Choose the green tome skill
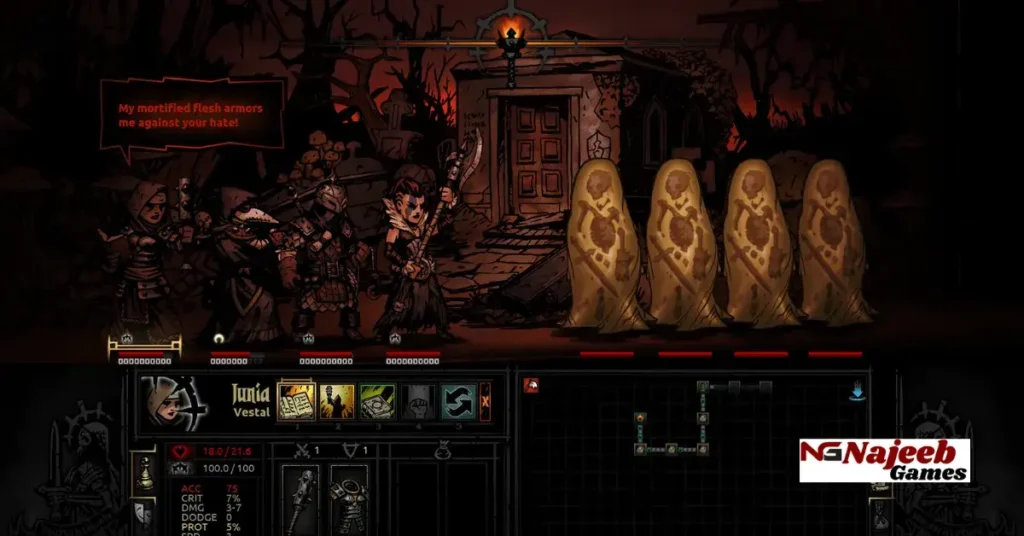Image resolution: width=1024 pixels, height=536 pixels. (x=377, y=401)
